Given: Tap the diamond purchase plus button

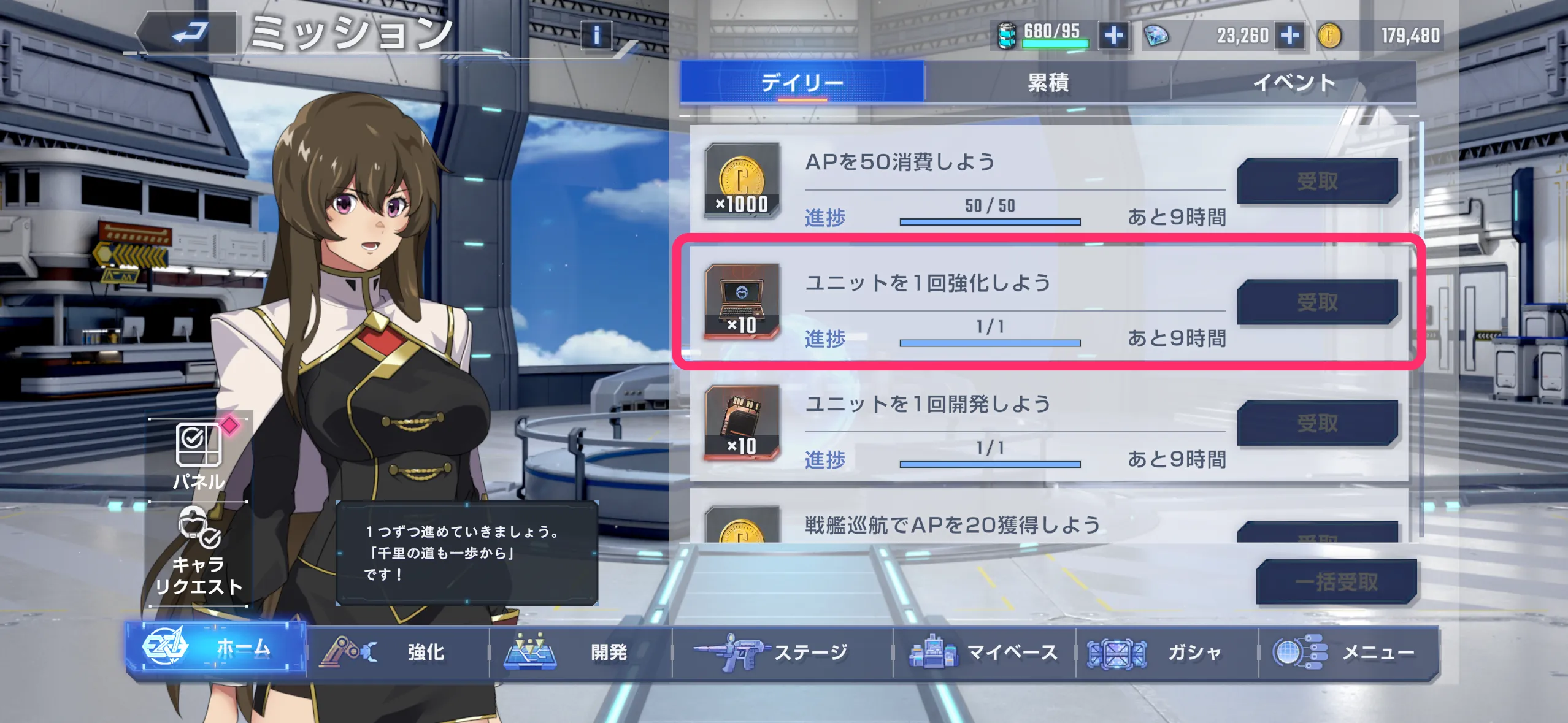Looking at the screenshot, I should click(1293, 35).
